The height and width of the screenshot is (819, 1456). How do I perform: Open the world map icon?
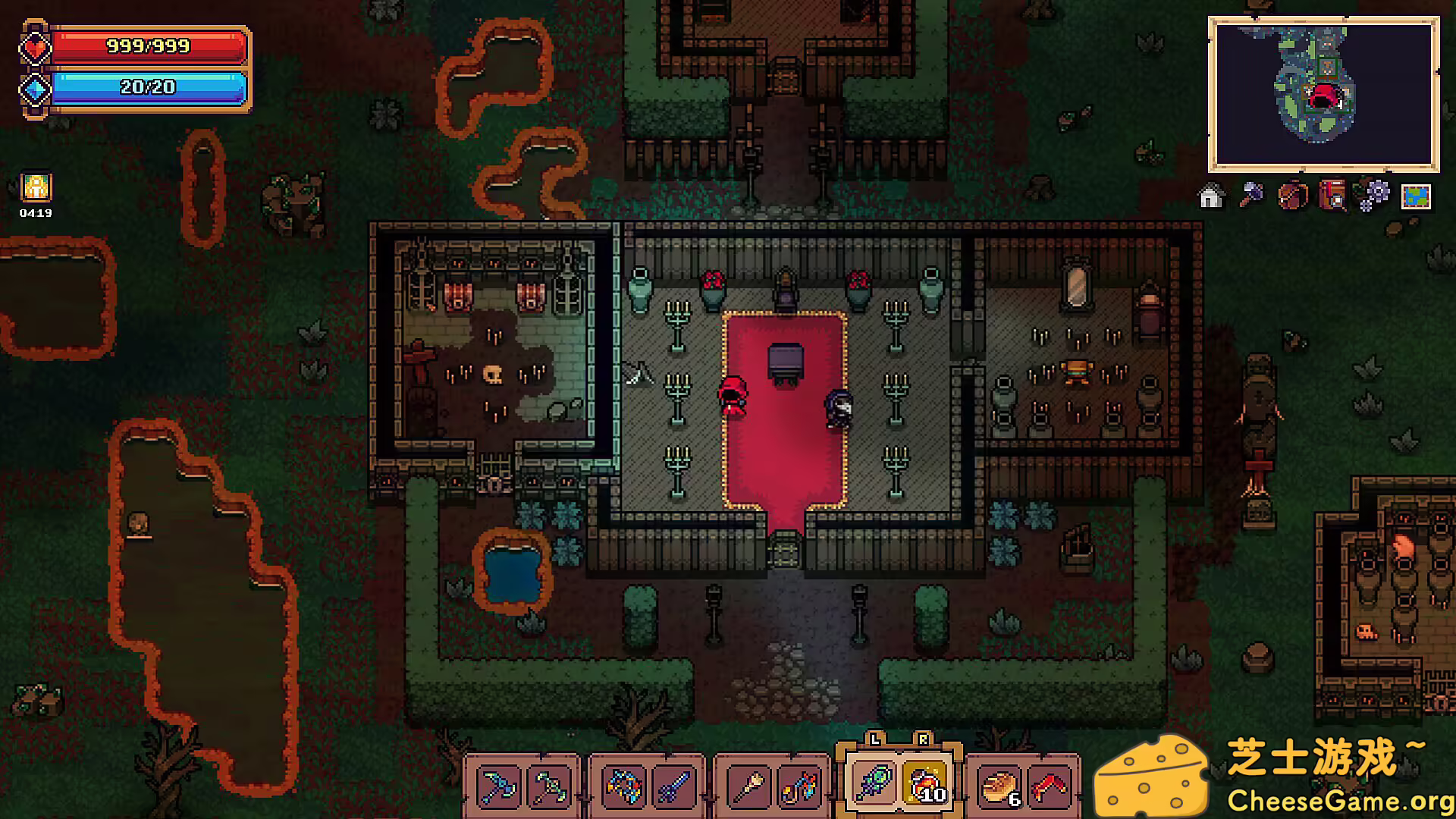(1416, 196)
